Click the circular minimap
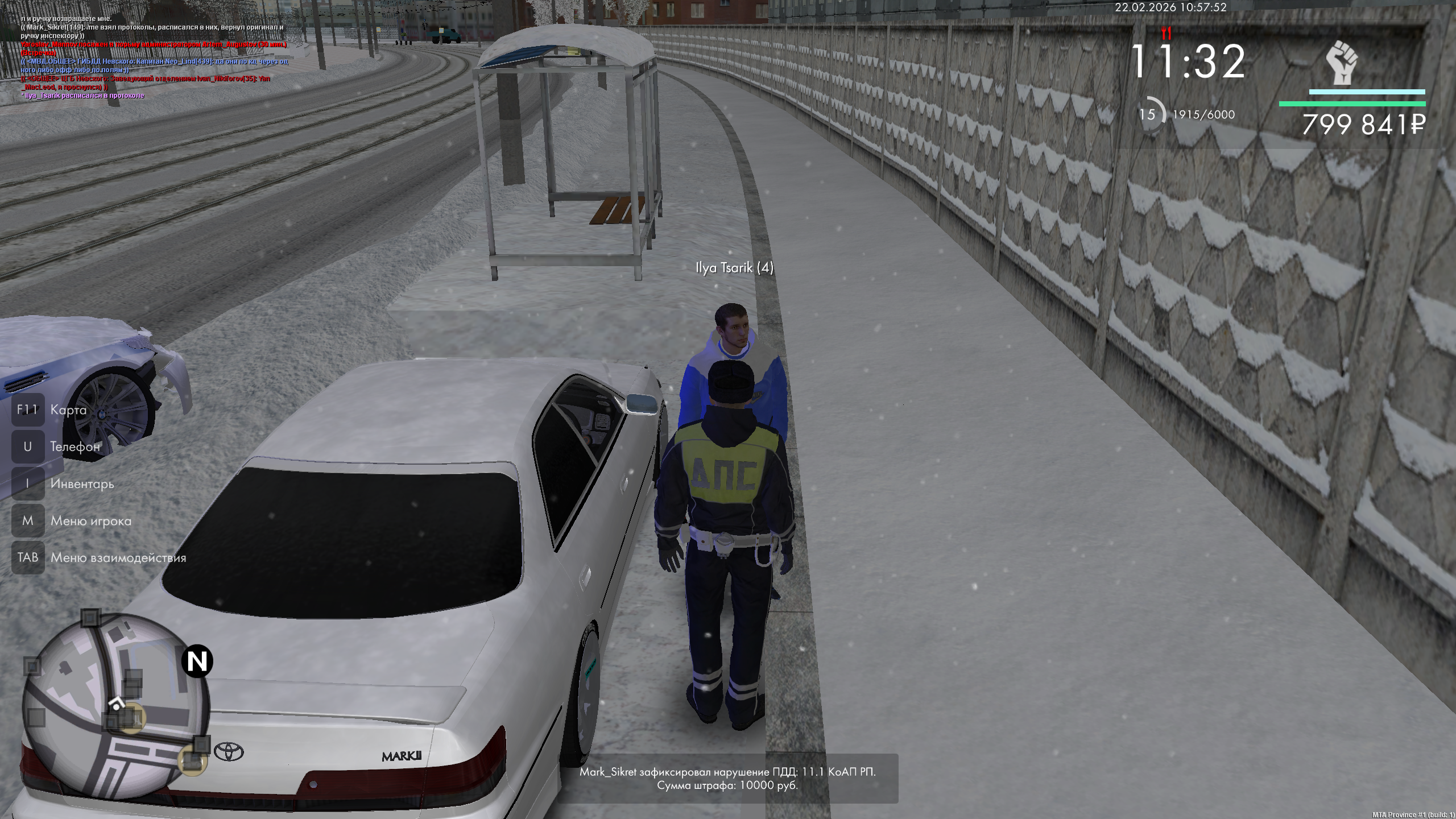The width and height of the screenshot is (1456, 819). tap(117, 705)
